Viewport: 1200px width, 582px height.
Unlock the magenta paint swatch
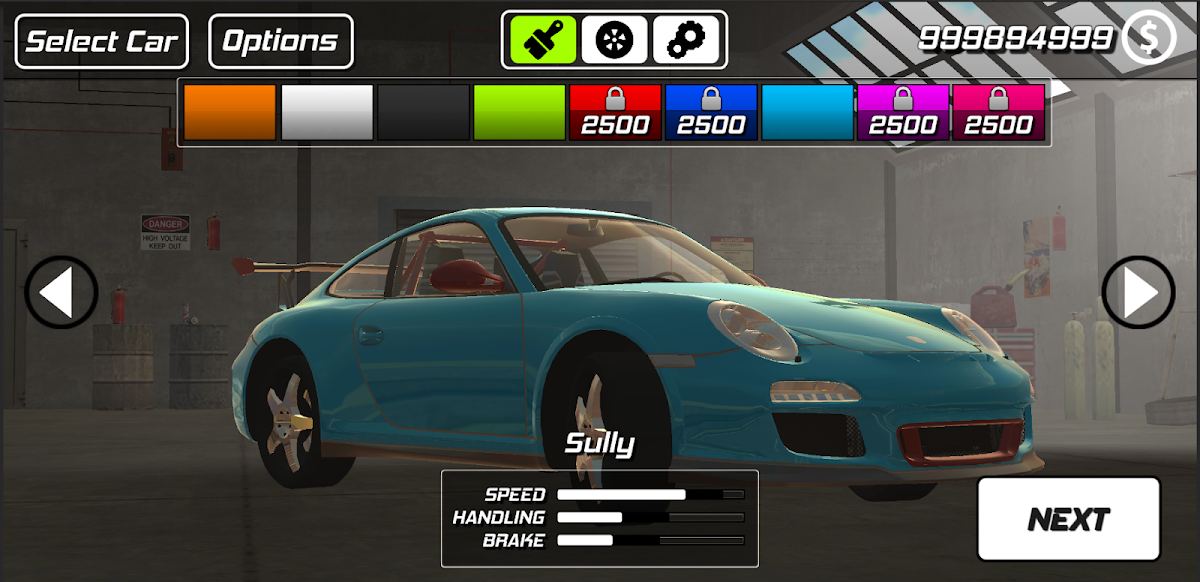tap(903, 112)
